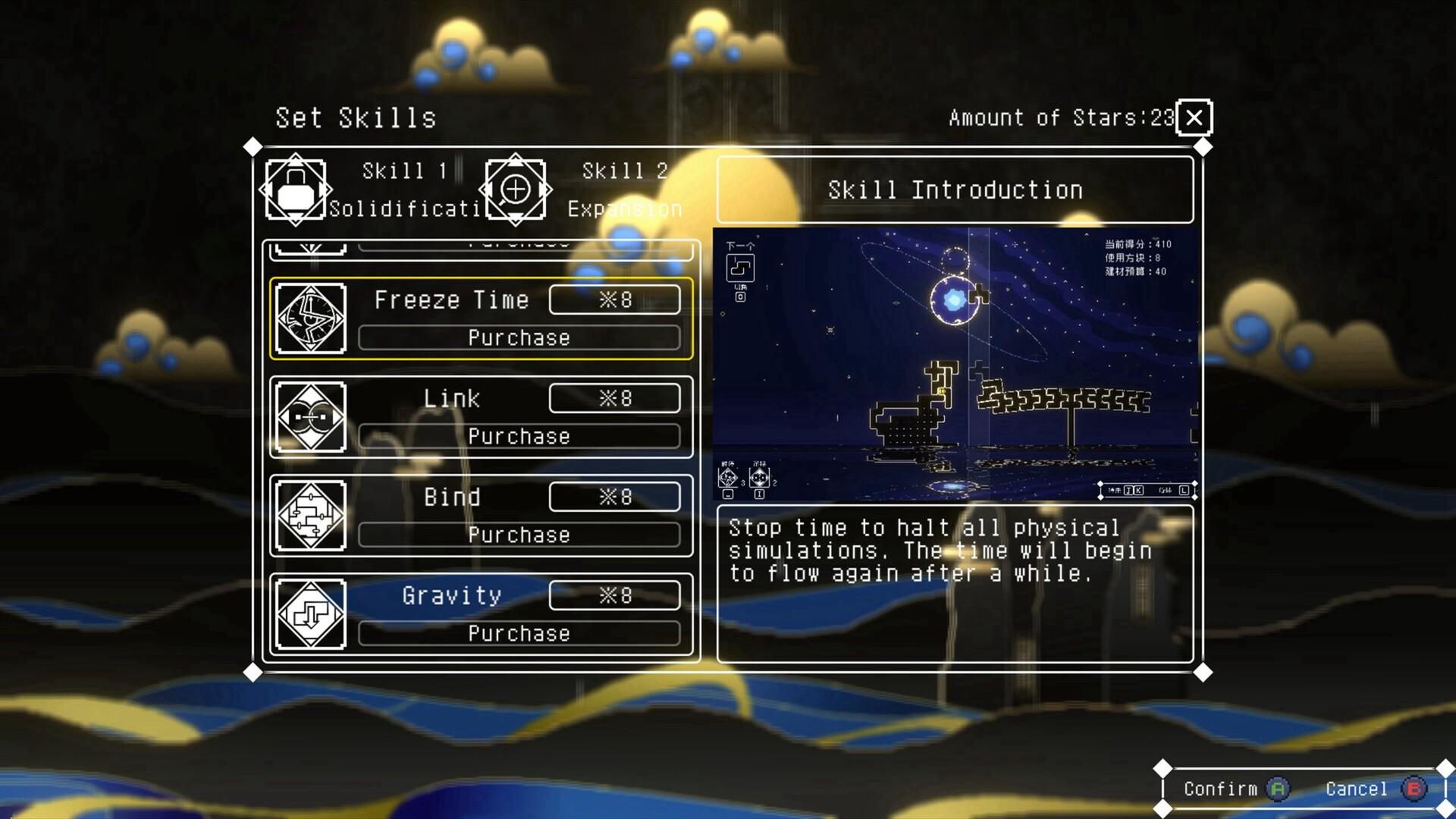
Task: Select the Bind skill entry
Action: 482,516
